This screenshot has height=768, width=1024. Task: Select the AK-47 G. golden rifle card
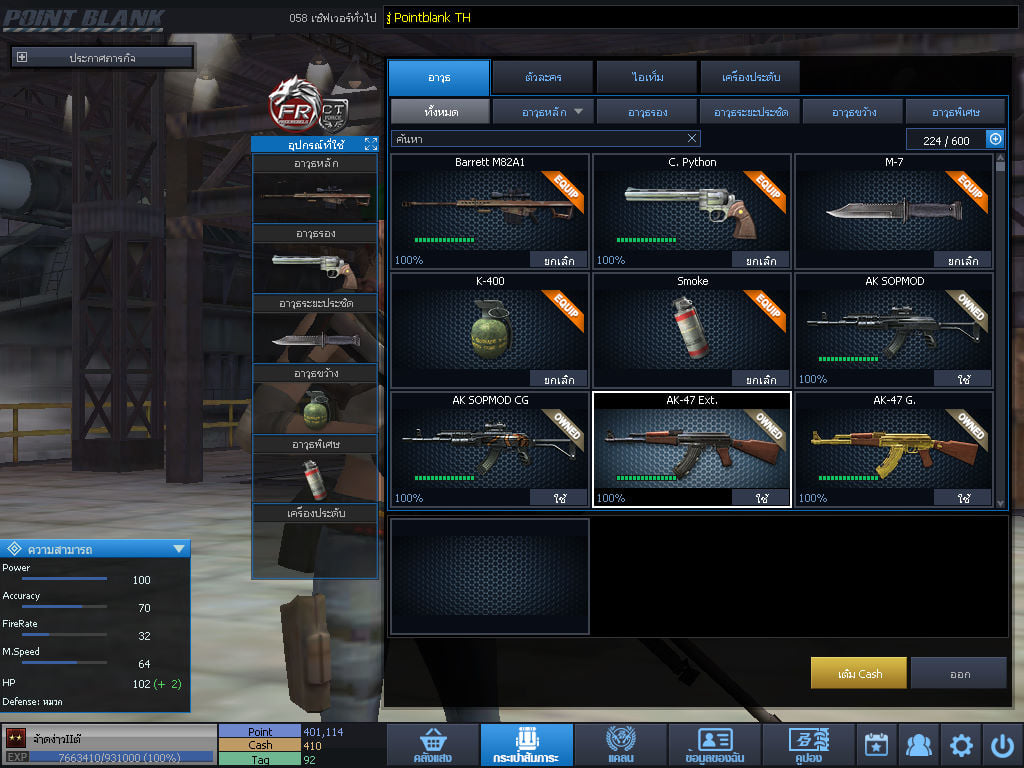click(893, 449)
